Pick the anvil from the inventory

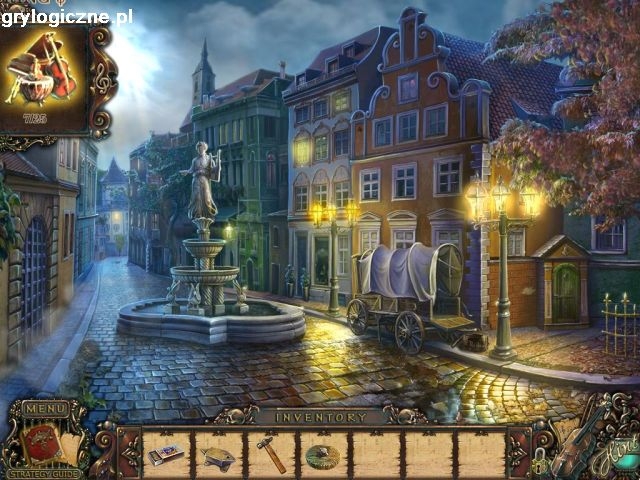(218, 457)
